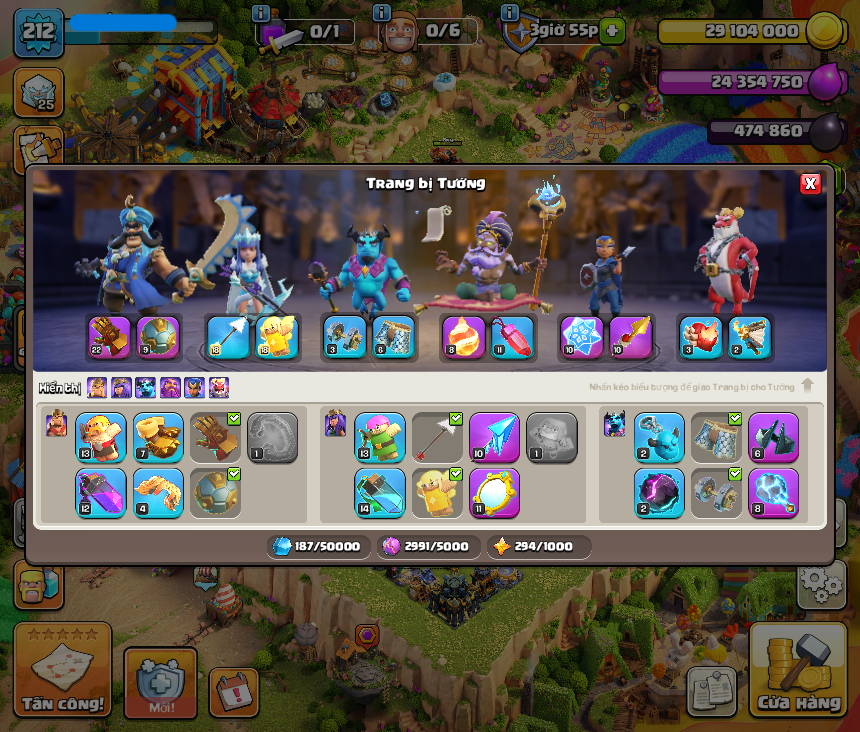Pick the Frozen Arrow equipment
860x732 pixels.
(494, 437)
